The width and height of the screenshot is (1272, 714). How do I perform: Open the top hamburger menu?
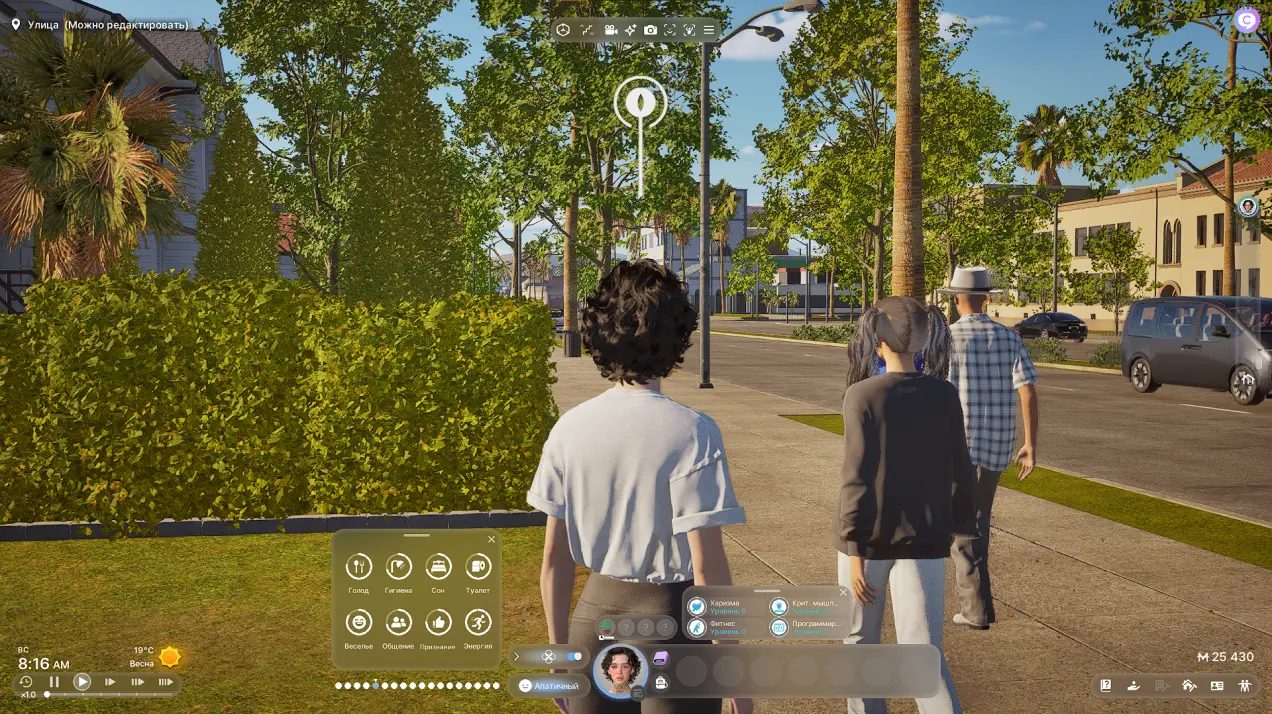click(x=709, y=30)
